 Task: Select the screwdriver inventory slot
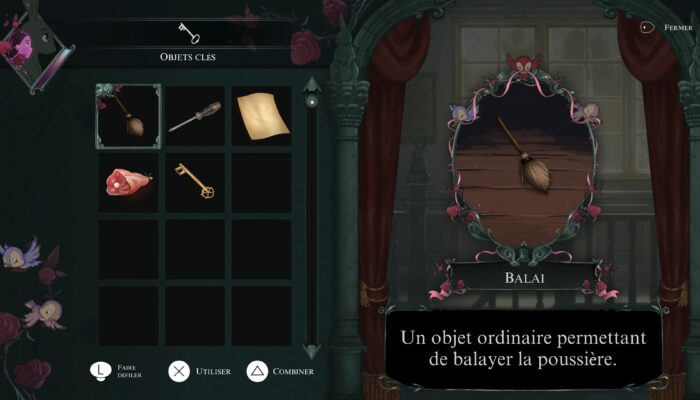[x=195, y=116]
